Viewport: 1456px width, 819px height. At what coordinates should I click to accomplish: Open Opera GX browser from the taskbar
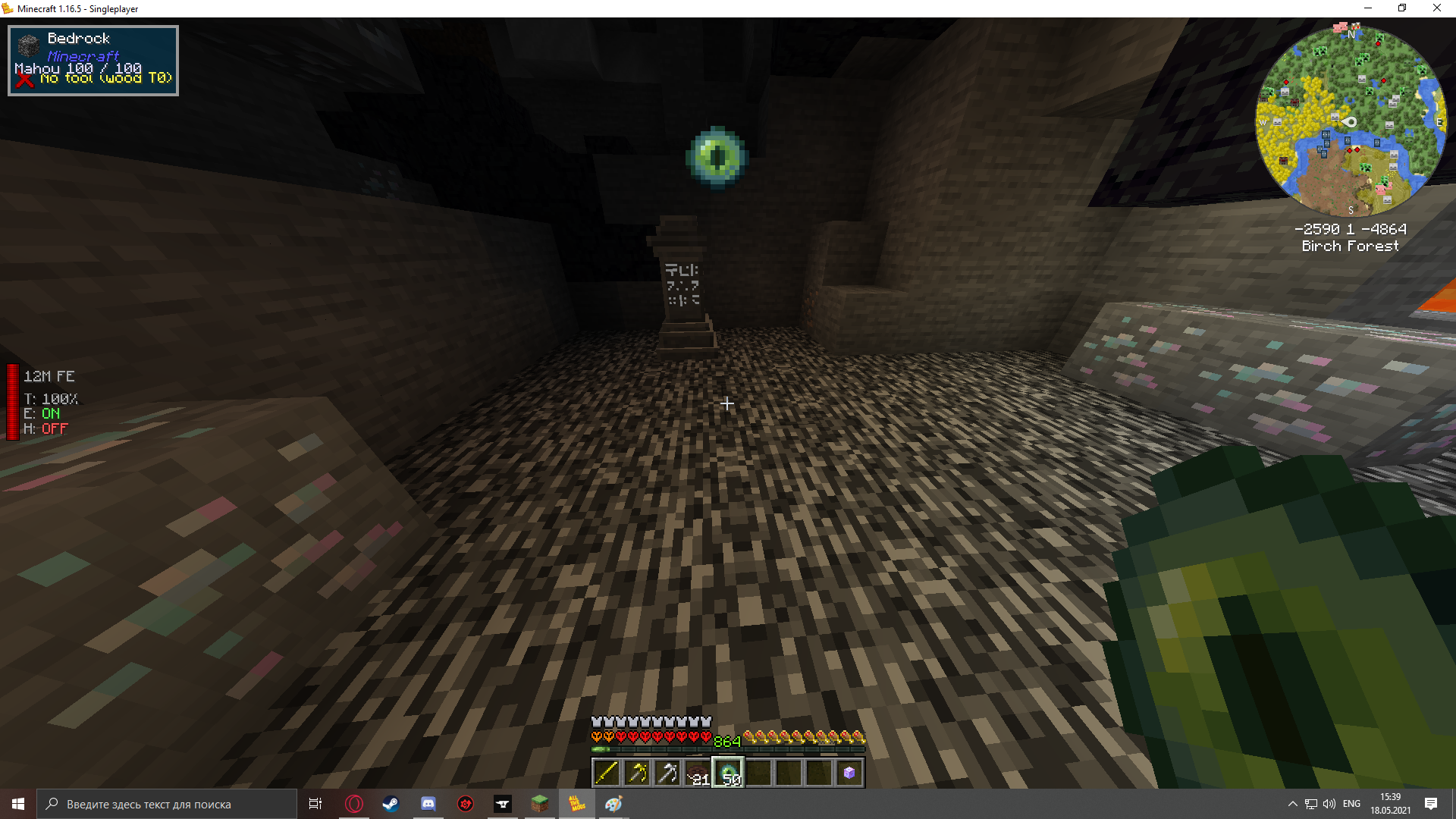pyautogui.click(x=354, y=804)
